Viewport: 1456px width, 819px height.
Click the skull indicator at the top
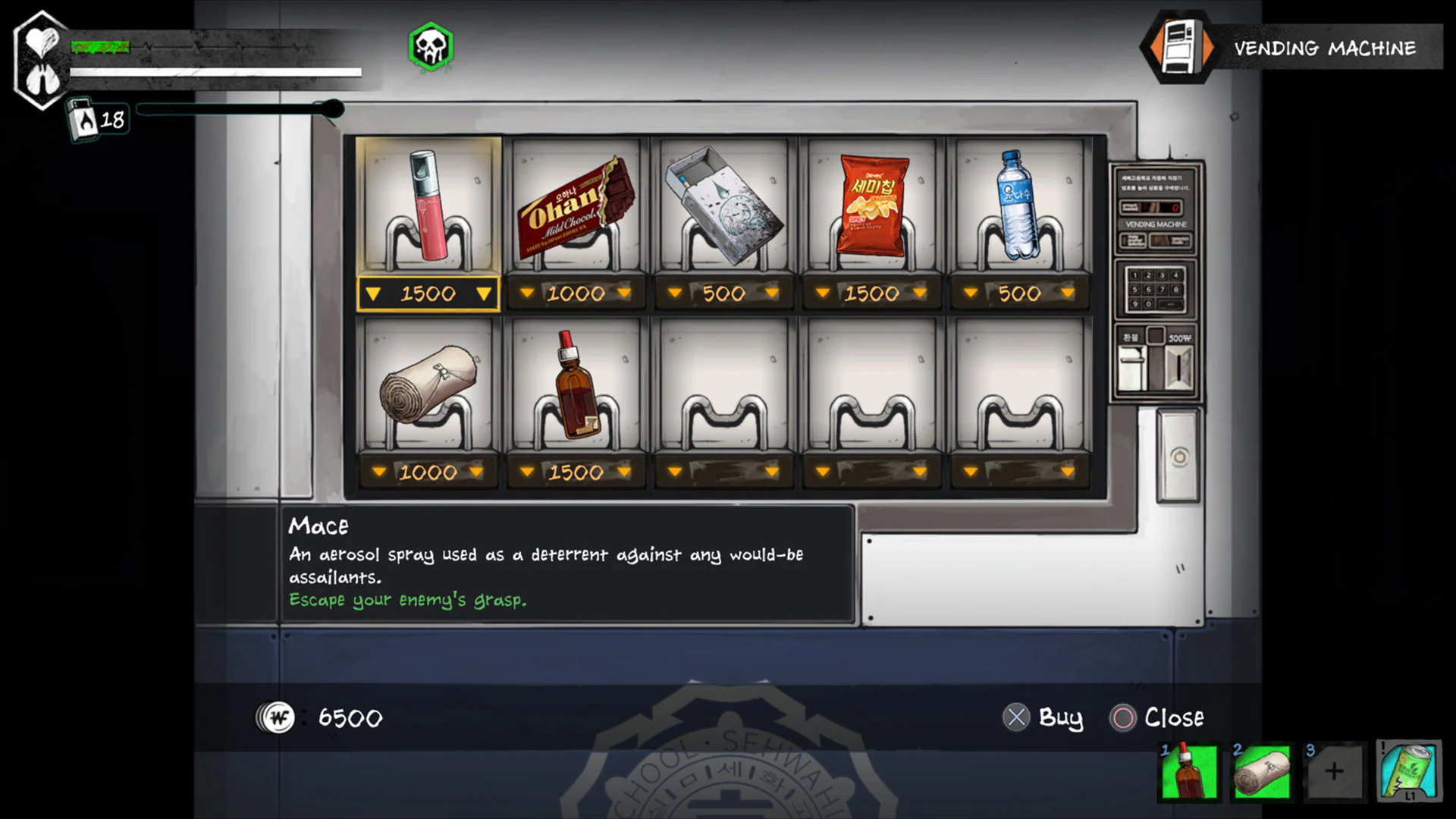coord(431,47)
